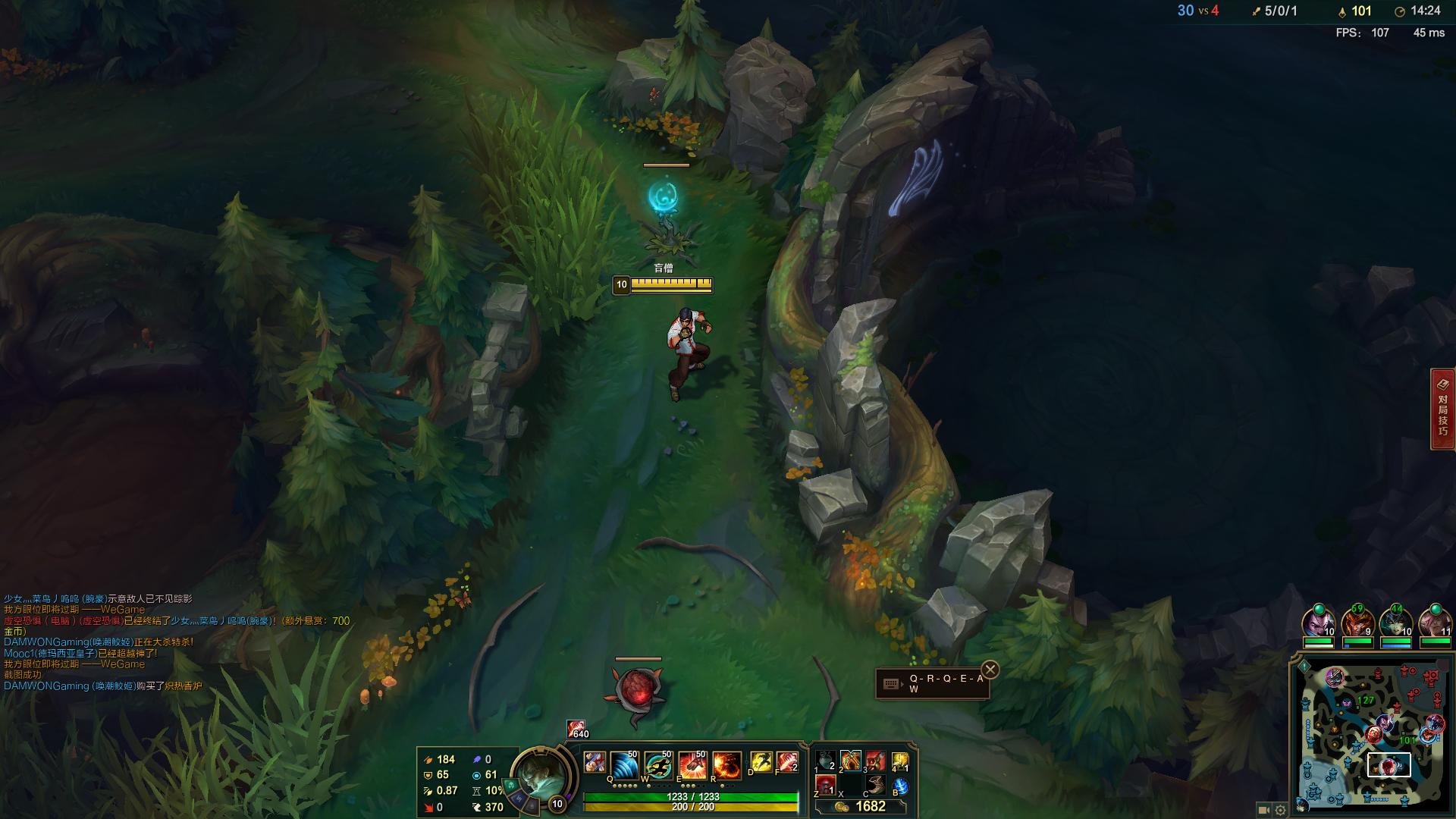Trigger the R Dragon's Rage ultimate

[726, 765]
